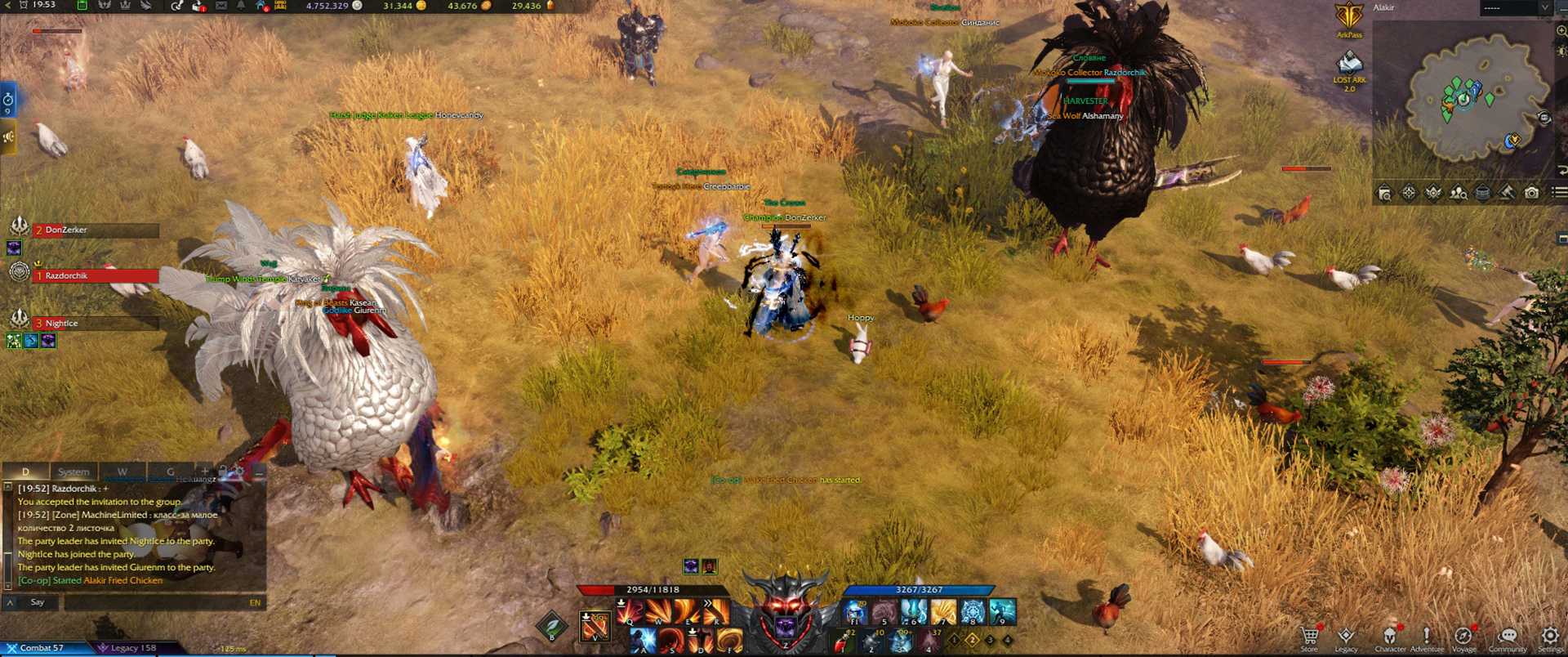Open the Character menu
The image size is (1568, 657).
[1390, 636]
